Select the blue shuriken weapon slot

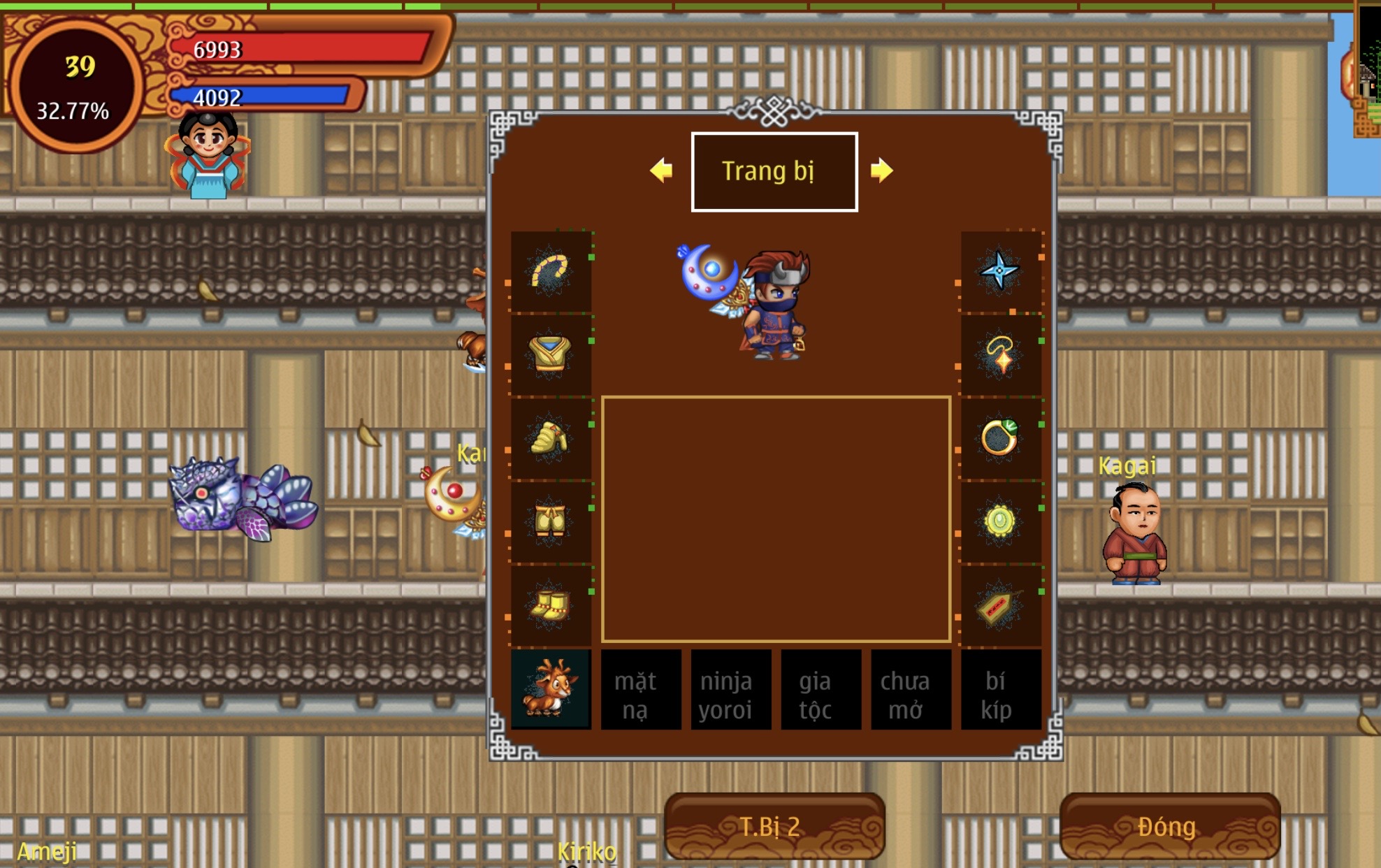tap(1000, 271)
